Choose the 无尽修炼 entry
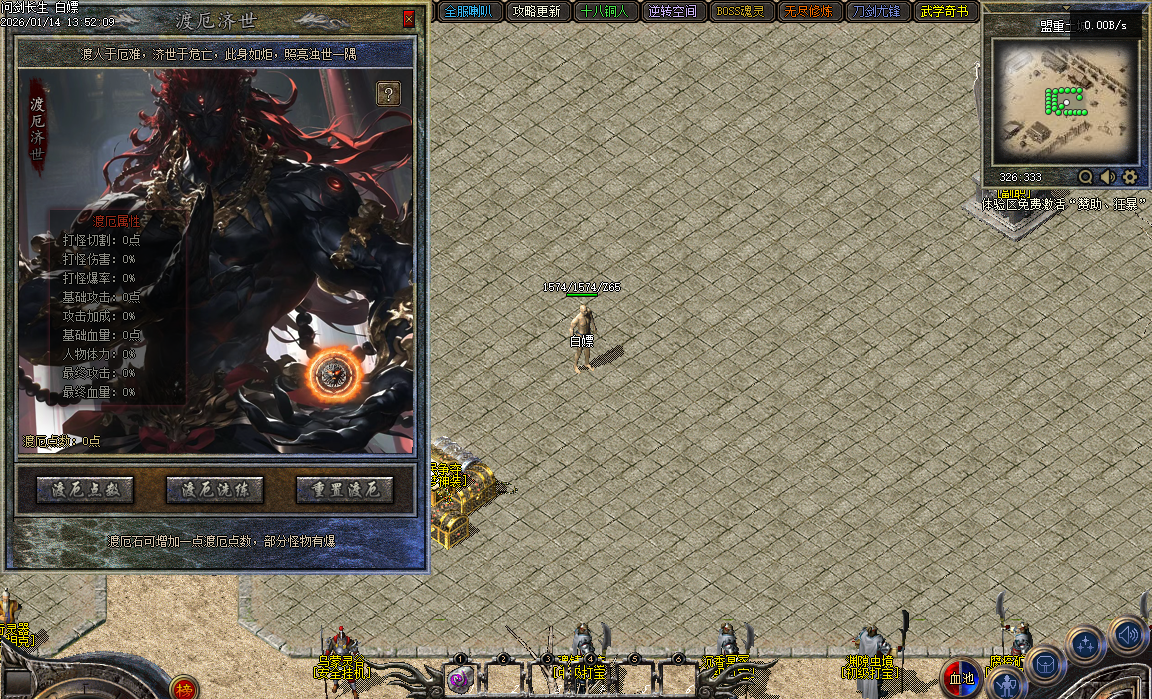The height and width of the screenshot is (699, 1152). (808, 12)
